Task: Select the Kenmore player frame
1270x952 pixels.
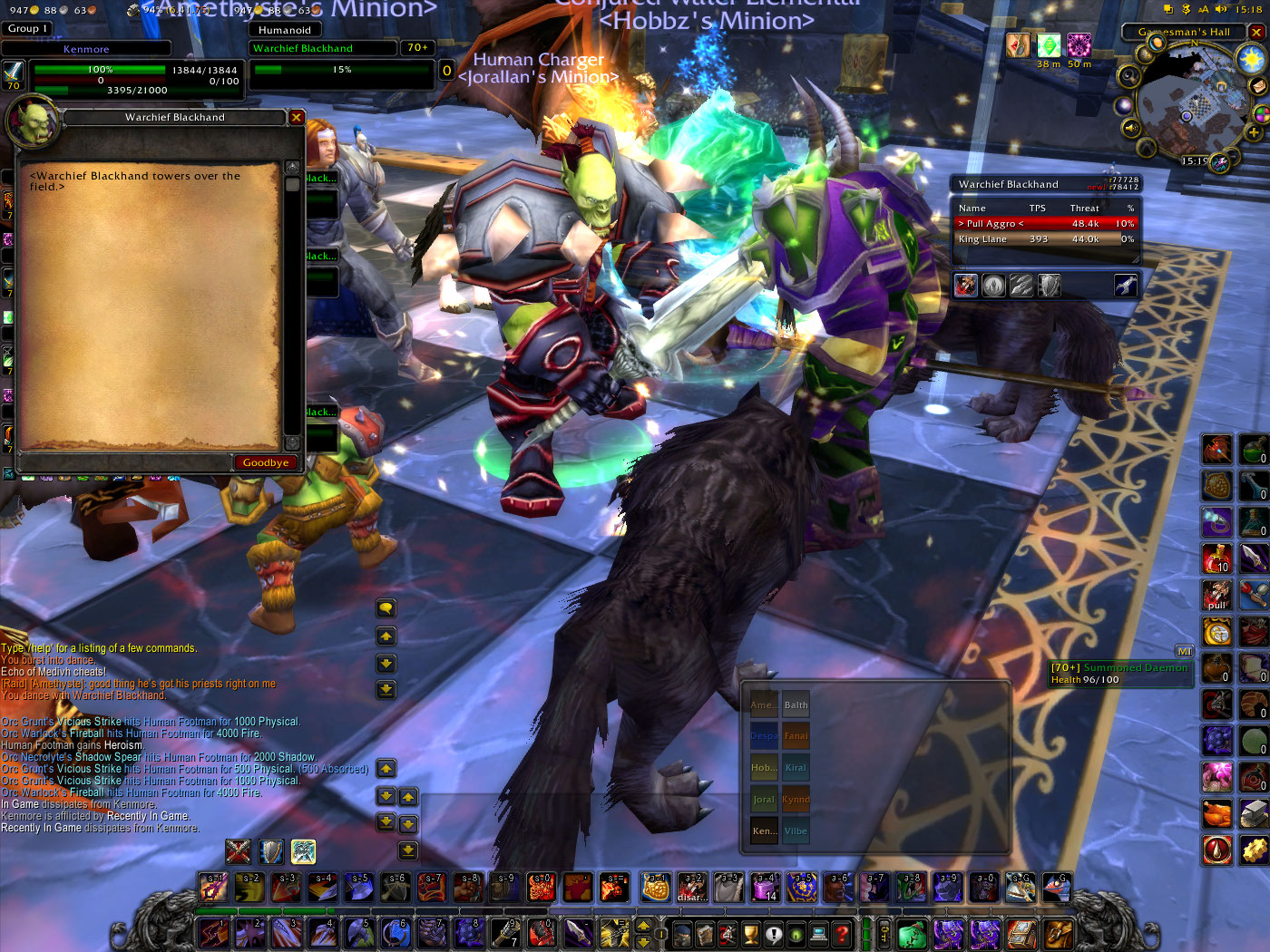Action: [x=87, y=49]
